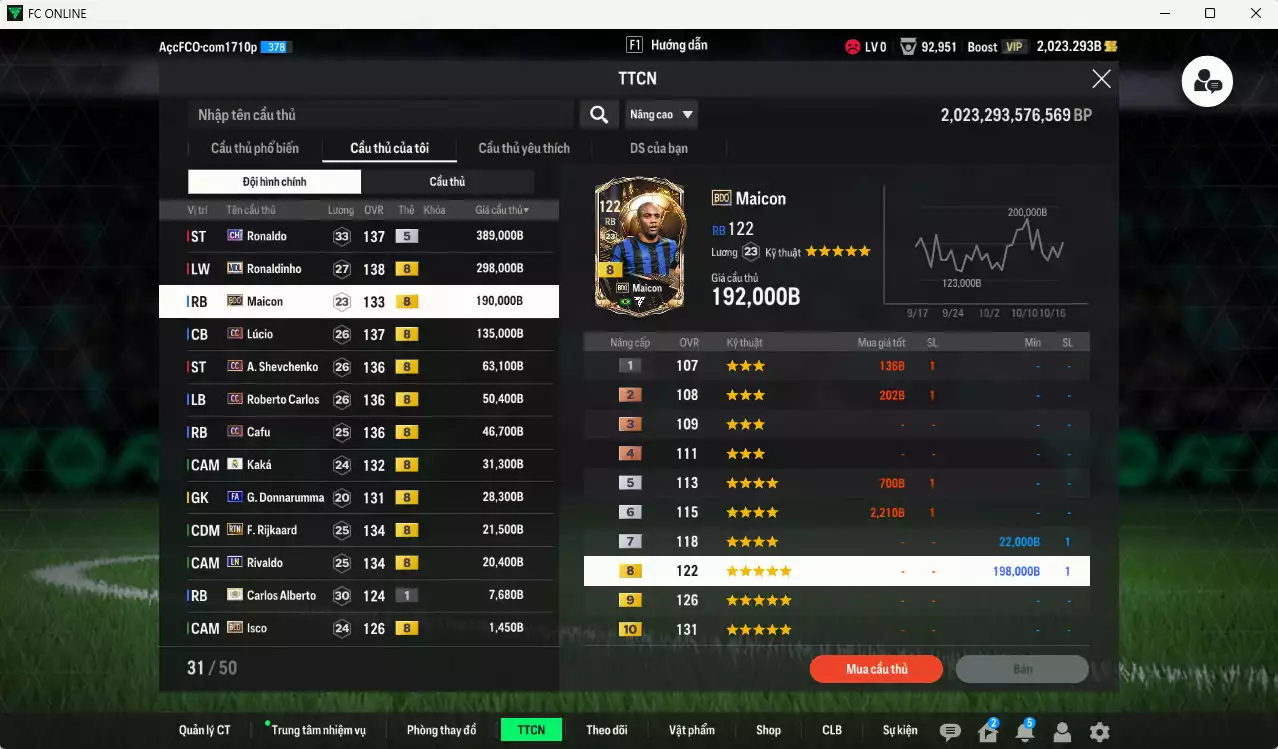The image size is (1278, 749).
Task: Open the settings gear icon
Action: [1099, 732]
